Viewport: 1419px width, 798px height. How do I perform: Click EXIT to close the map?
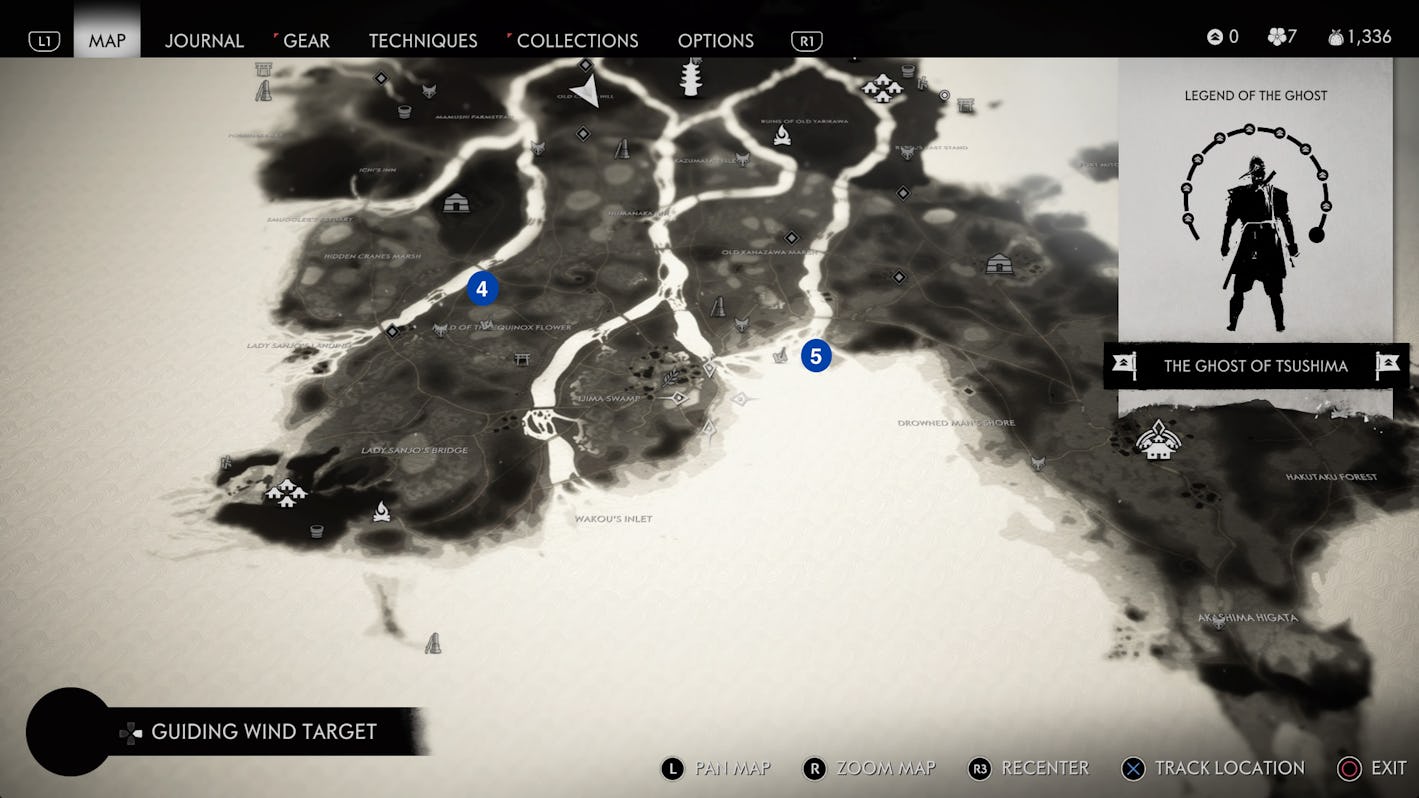point(1388,768)
